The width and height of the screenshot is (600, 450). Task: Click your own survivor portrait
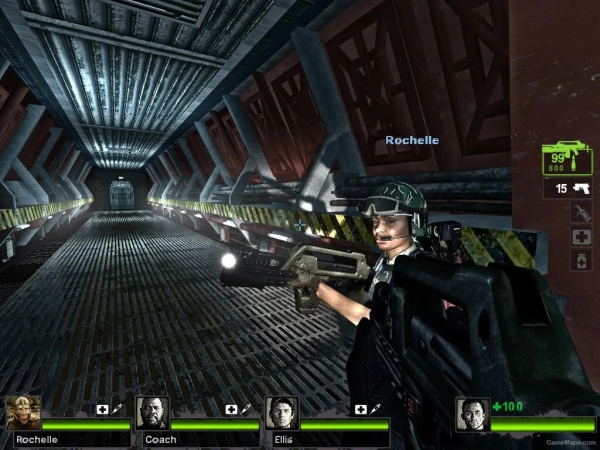coord(472,414)
